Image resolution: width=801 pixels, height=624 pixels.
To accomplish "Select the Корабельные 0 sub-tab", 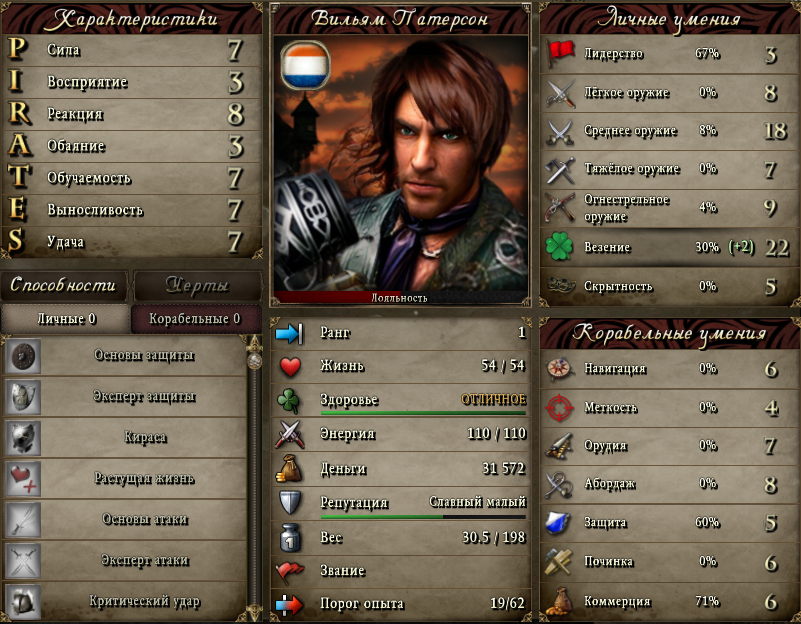I will point(194,319).
